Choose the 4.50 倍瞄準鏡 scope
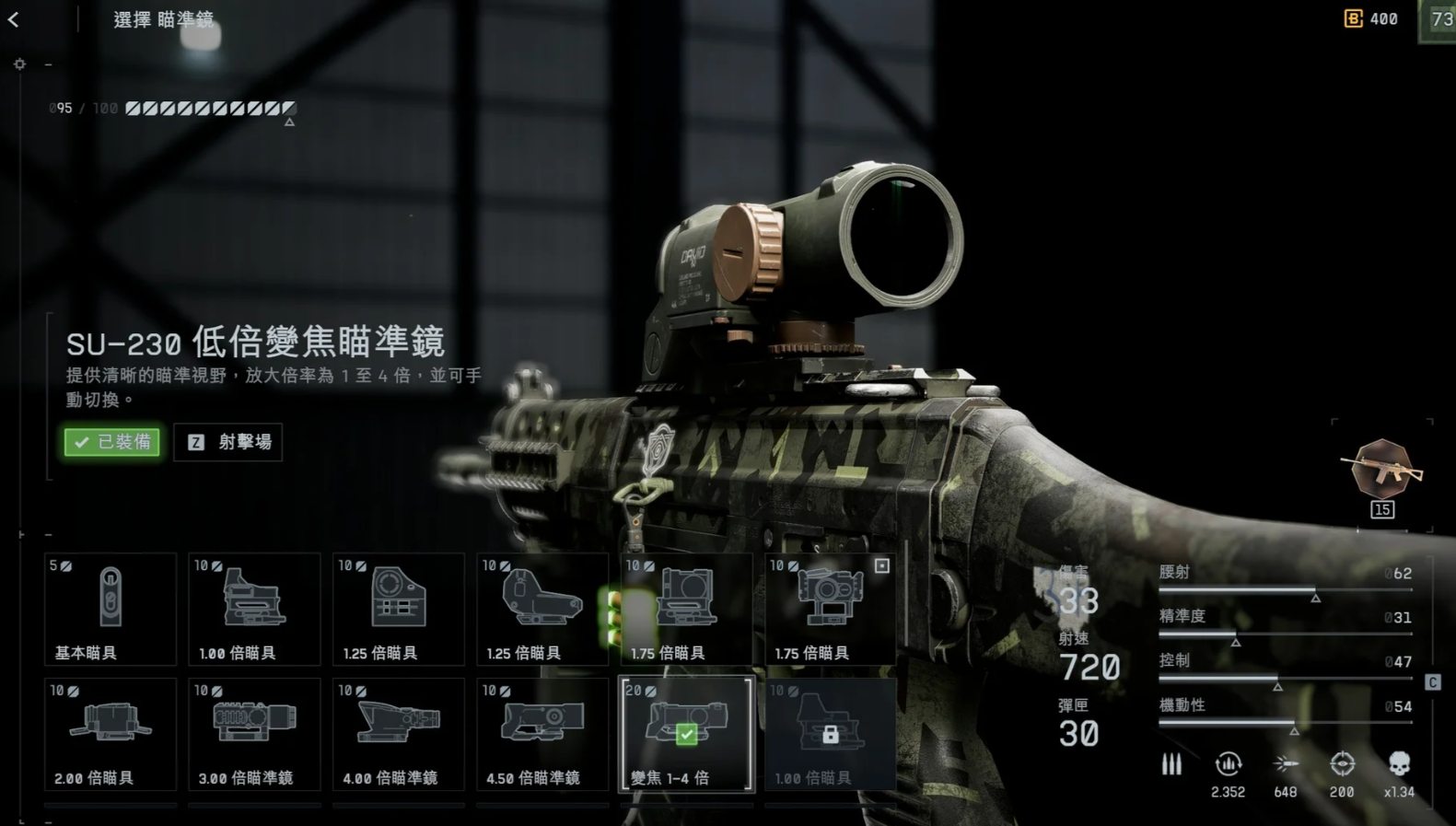1456x826 pixels. (542, 734)
